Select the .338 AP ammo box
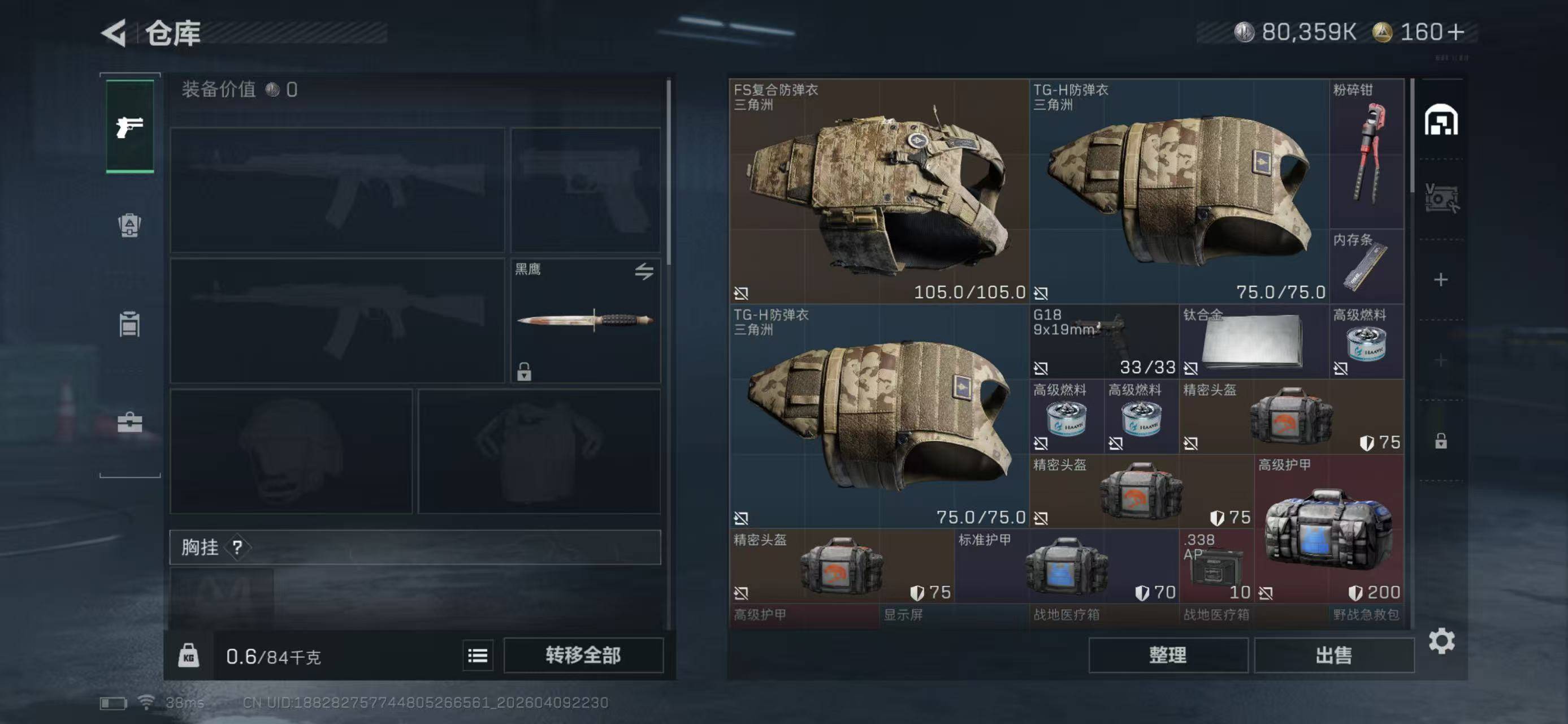 (x=1215, y=566)
